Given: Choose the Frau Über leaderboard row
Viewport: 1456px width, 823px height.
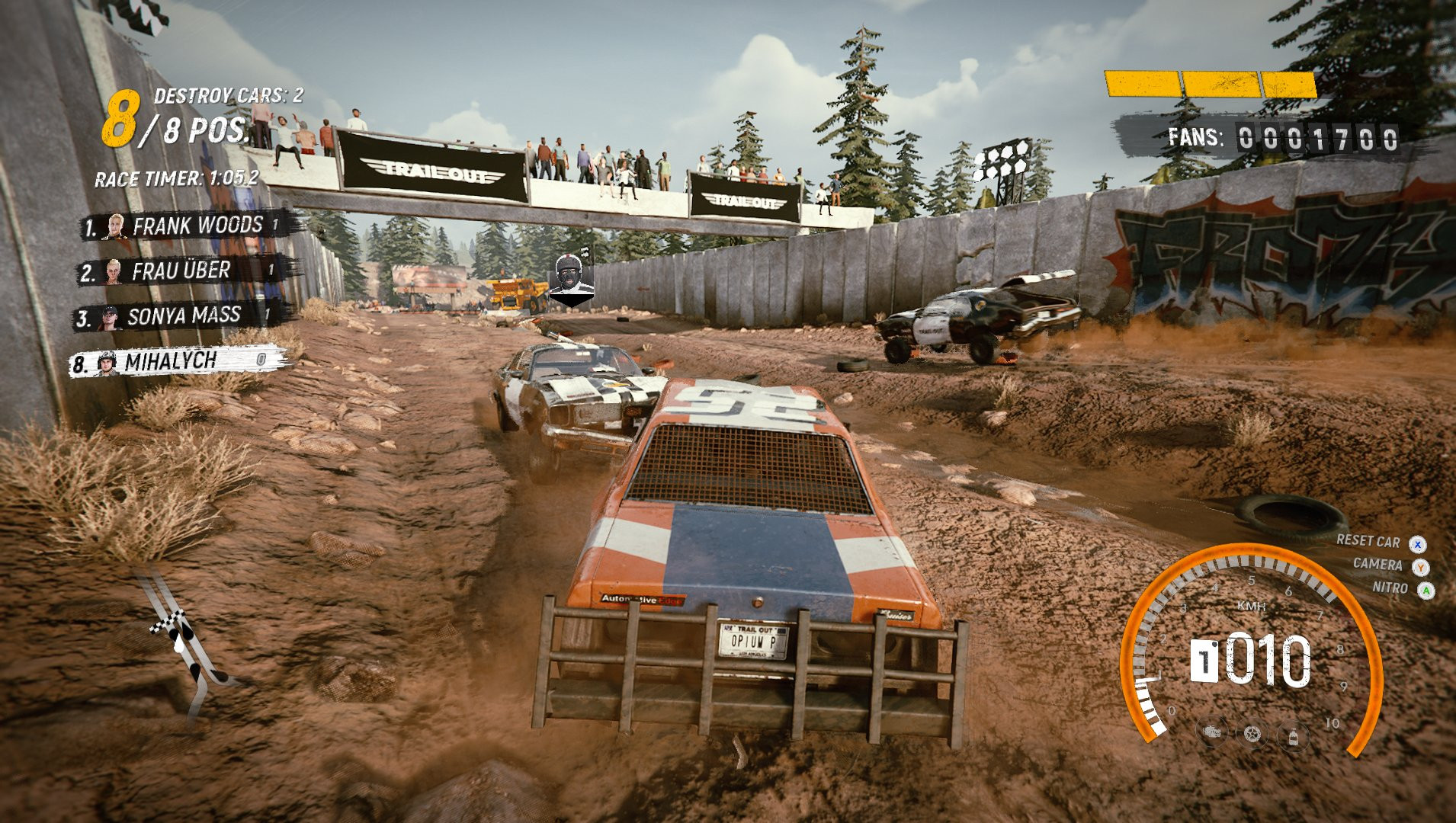Looking at the screenshot, I should 183,271.
